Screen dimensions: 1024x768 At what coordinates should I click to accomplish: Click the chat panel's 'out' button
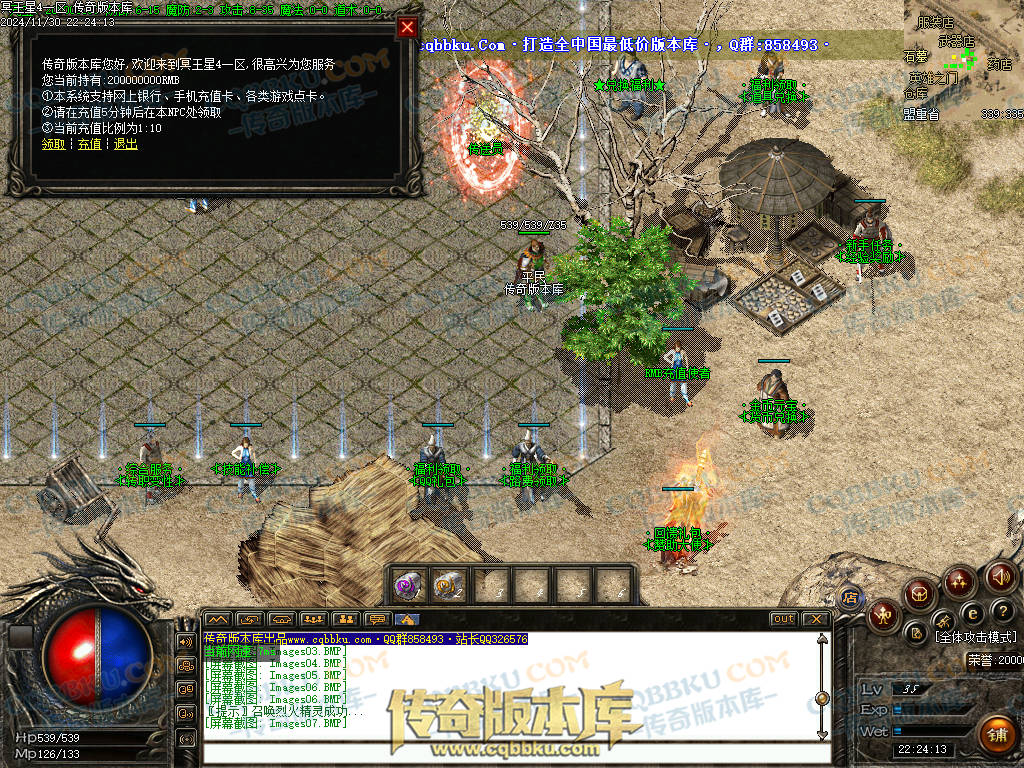pyautogui.click(x=784, y=619)
